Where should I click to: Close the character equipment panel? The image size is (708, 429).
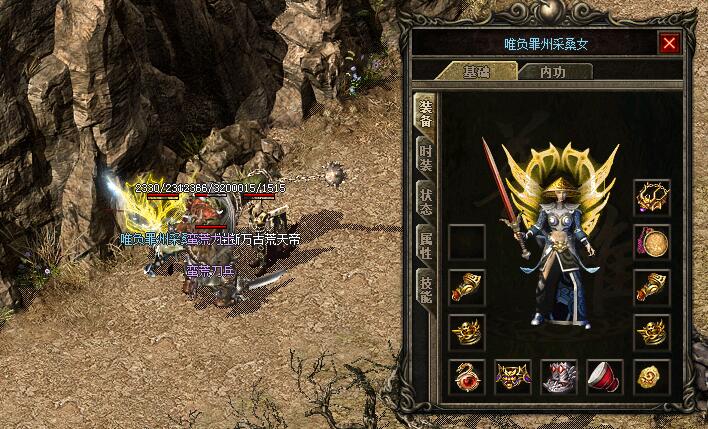click(669, 43)
